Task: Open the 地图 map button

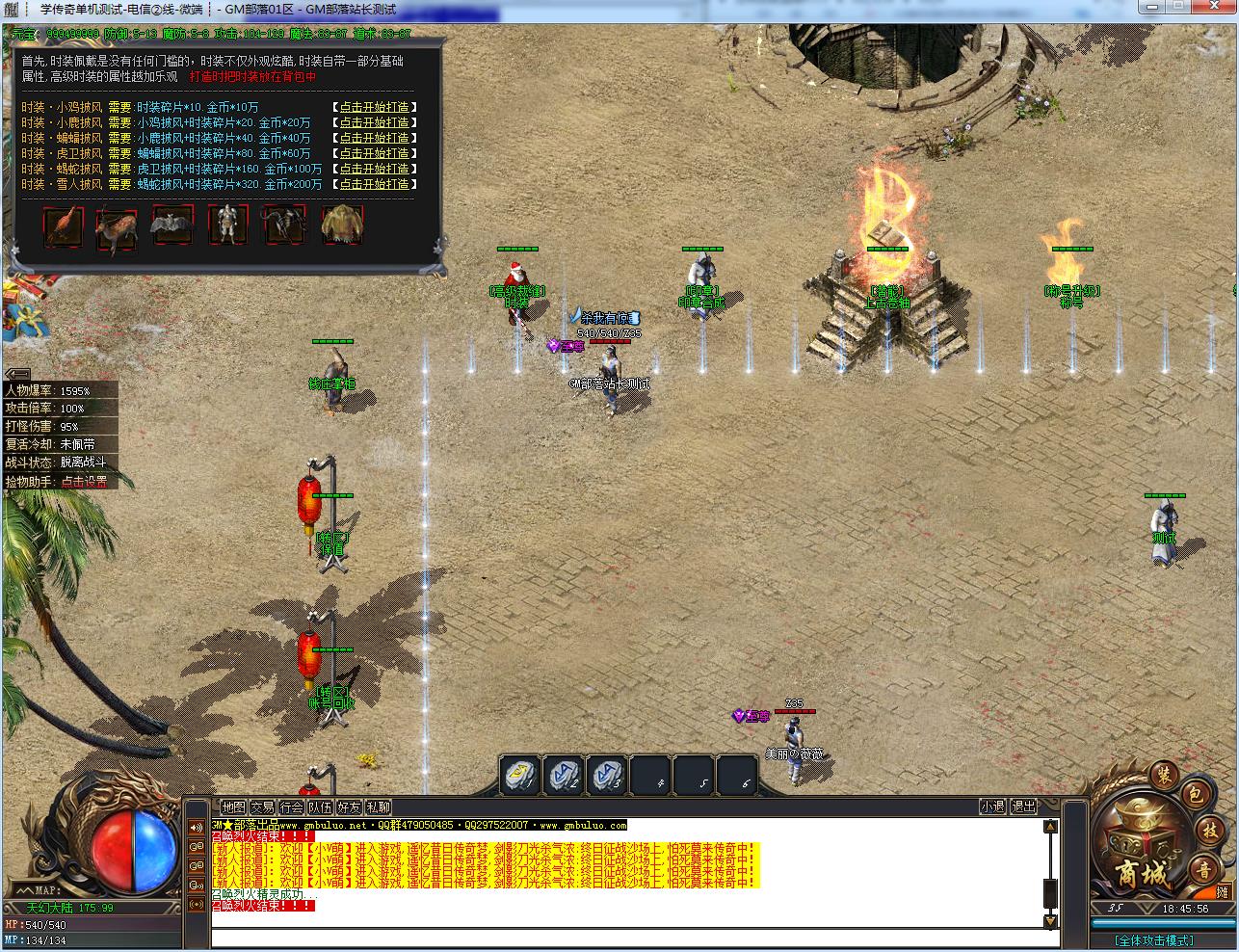Action: [x=233, y=807]
